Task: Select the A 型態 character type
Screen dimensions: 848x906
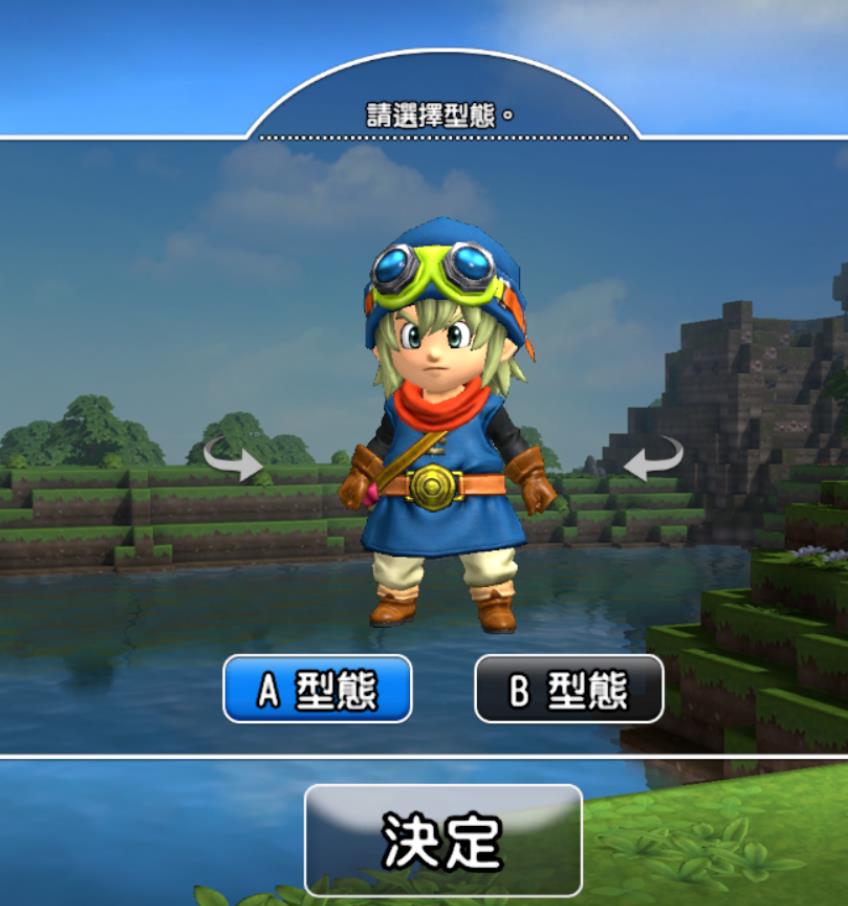Action: click(x=317, y=689)
